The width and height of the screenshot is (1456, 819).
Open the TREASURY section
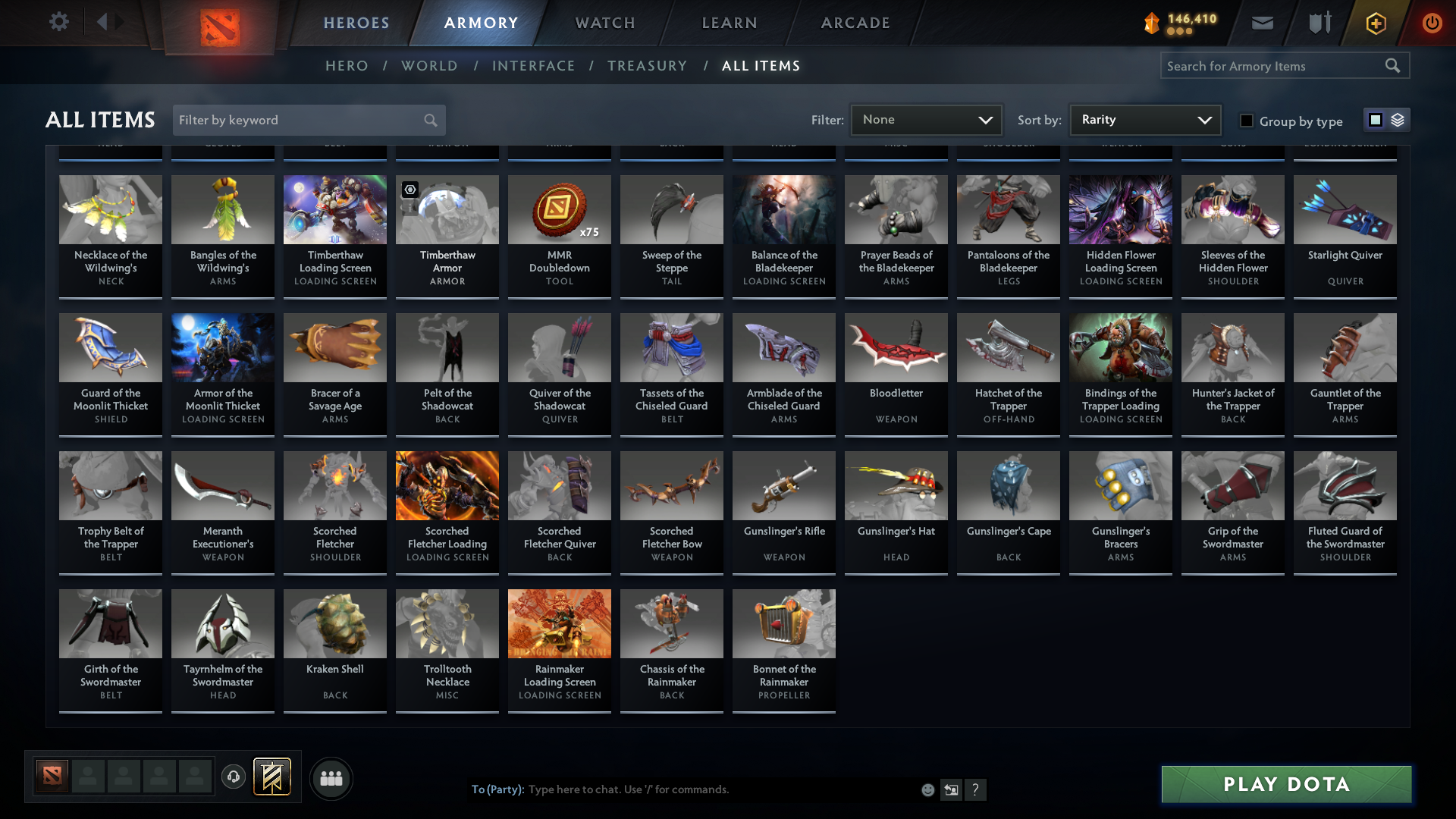coord(647,66)
